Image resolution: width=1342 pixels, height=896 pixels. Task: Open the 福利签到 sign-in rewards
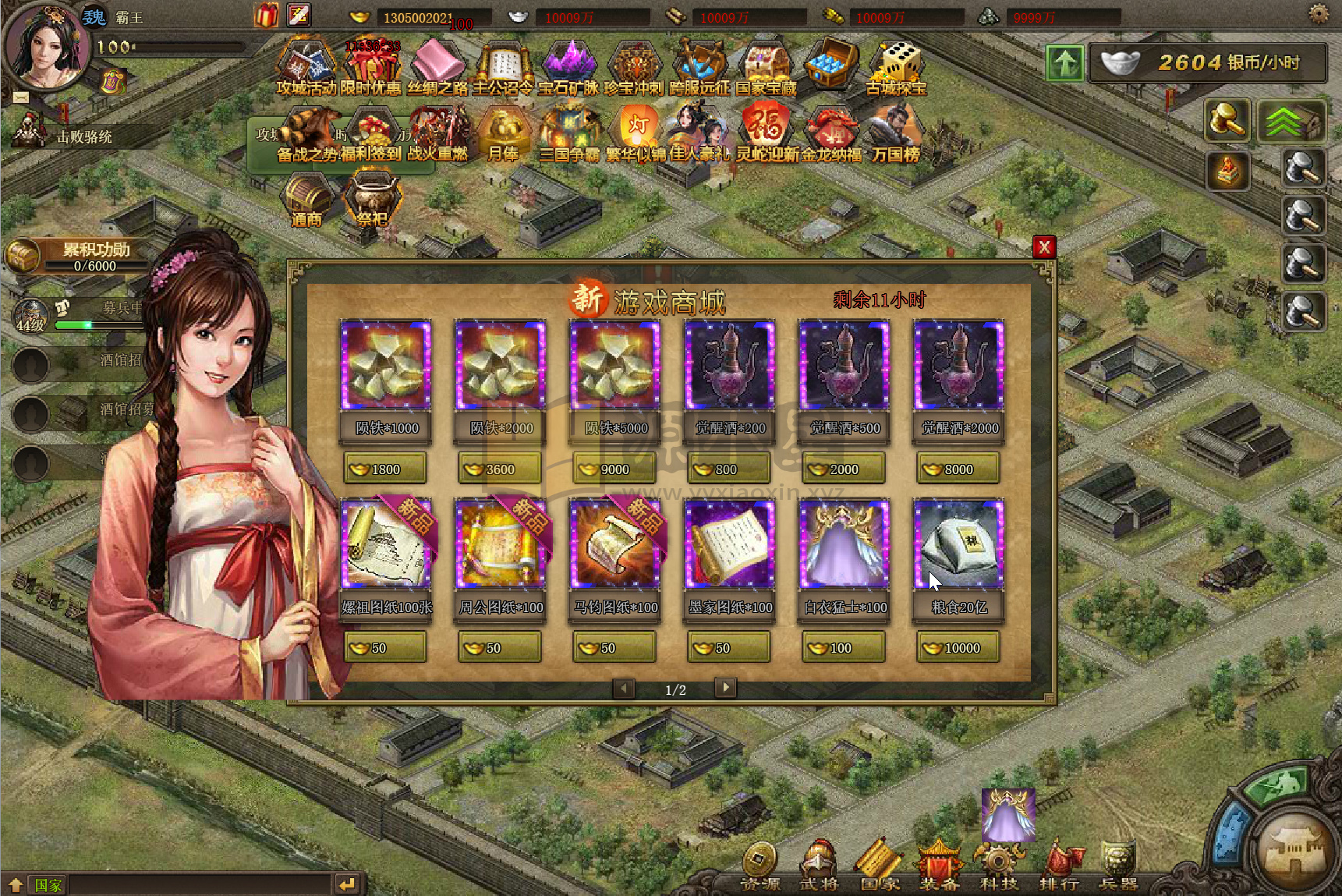pos(372,134)
